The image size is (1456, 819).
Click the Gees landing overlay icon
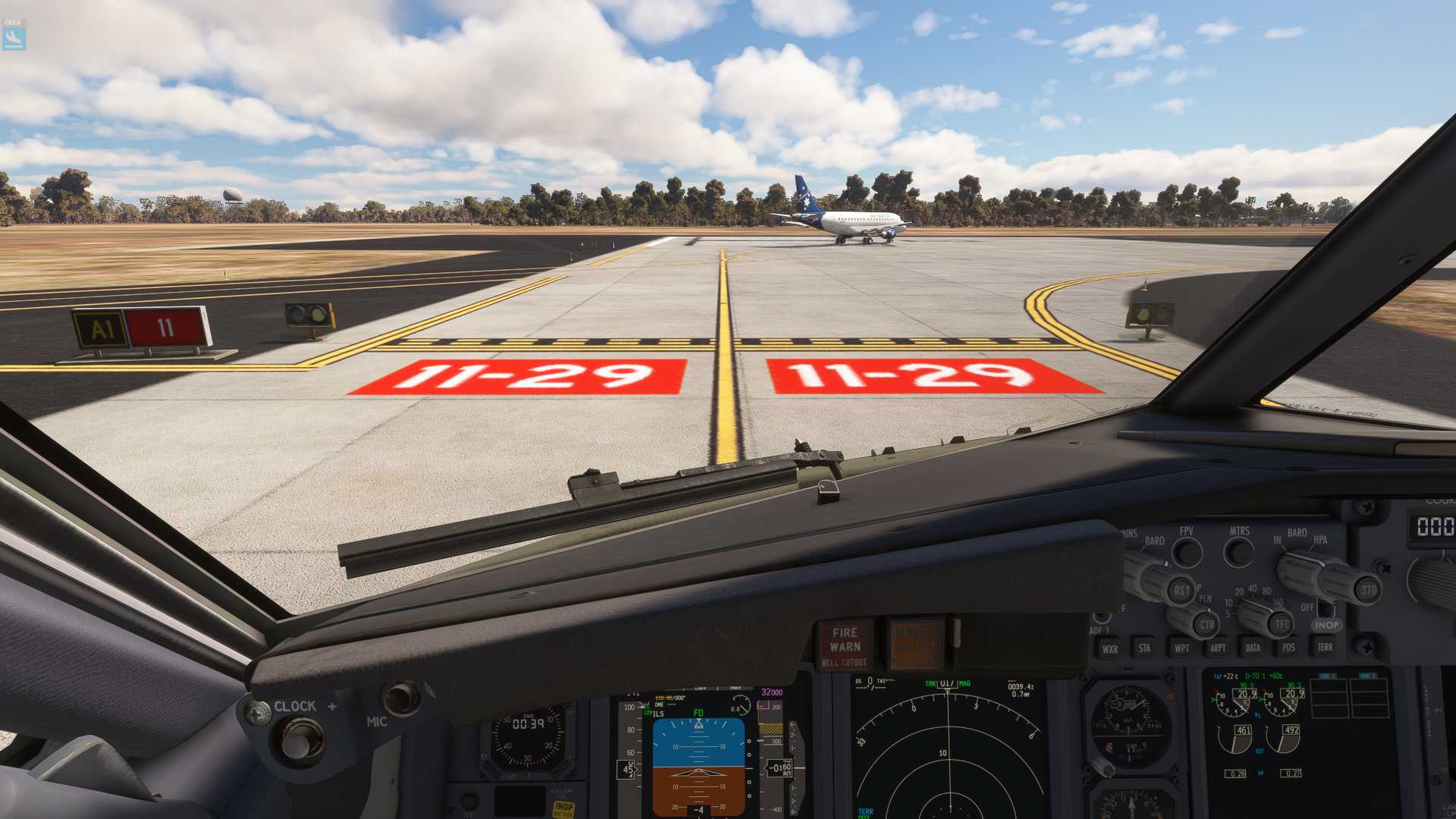point(14,35)
